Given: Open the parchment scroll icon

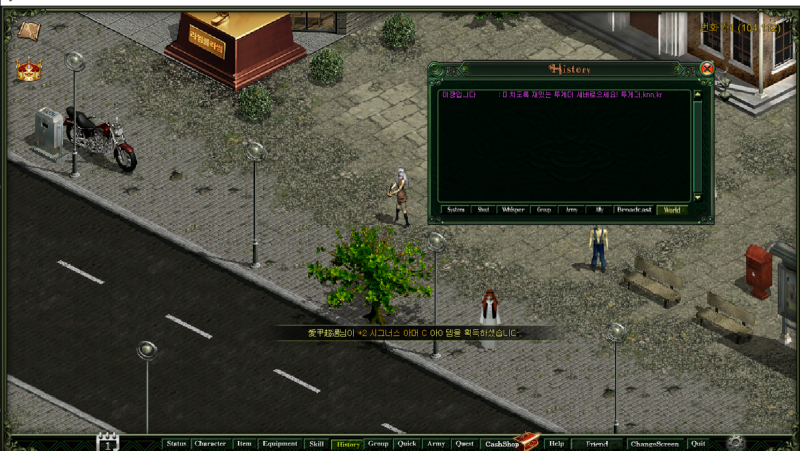Looking at the screenshot, I should pos(27,30).
